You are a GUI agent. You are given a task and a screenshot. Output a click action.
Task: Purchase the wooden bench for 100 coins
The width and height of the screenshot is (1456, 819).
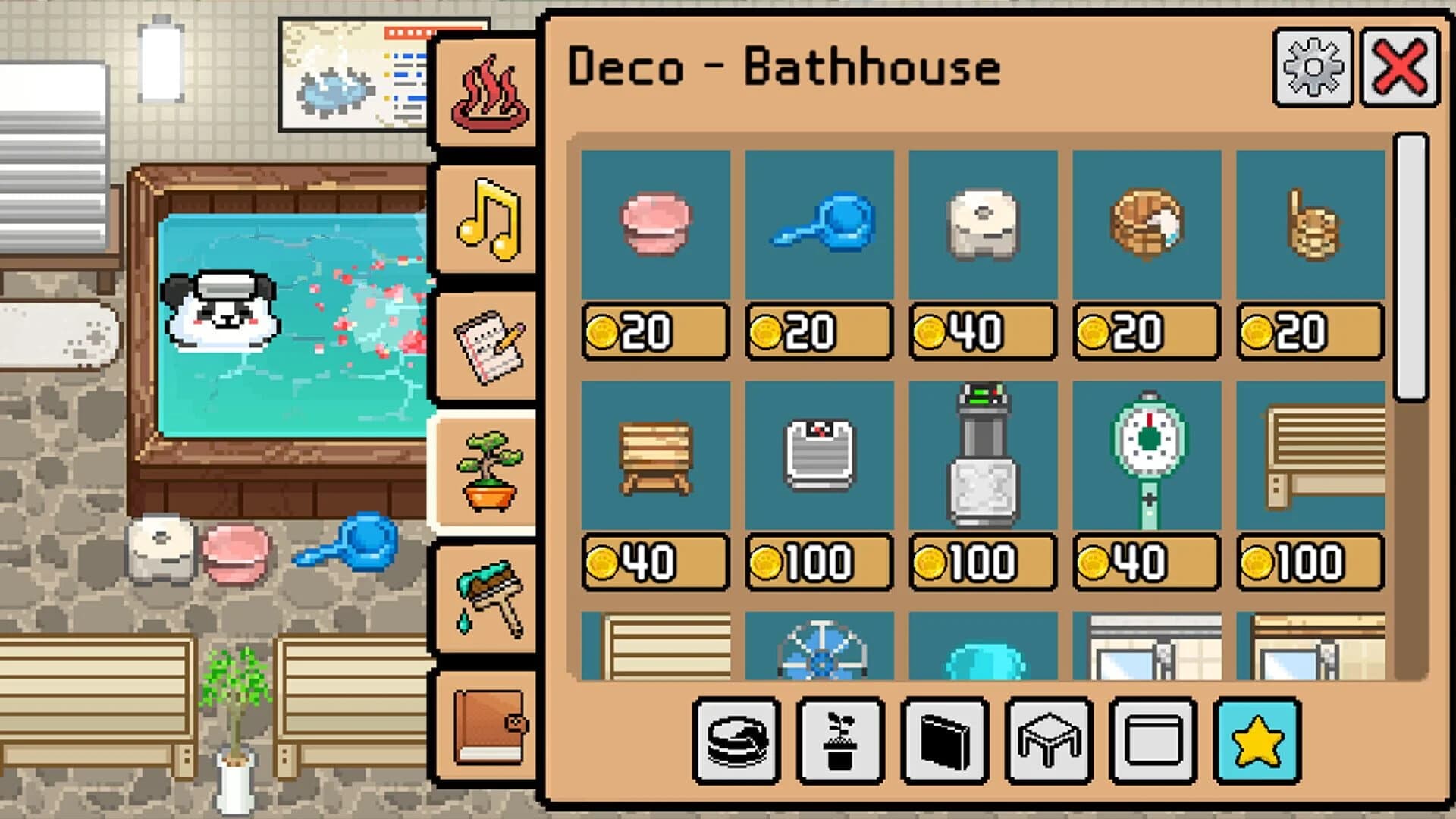[1310, 455]
